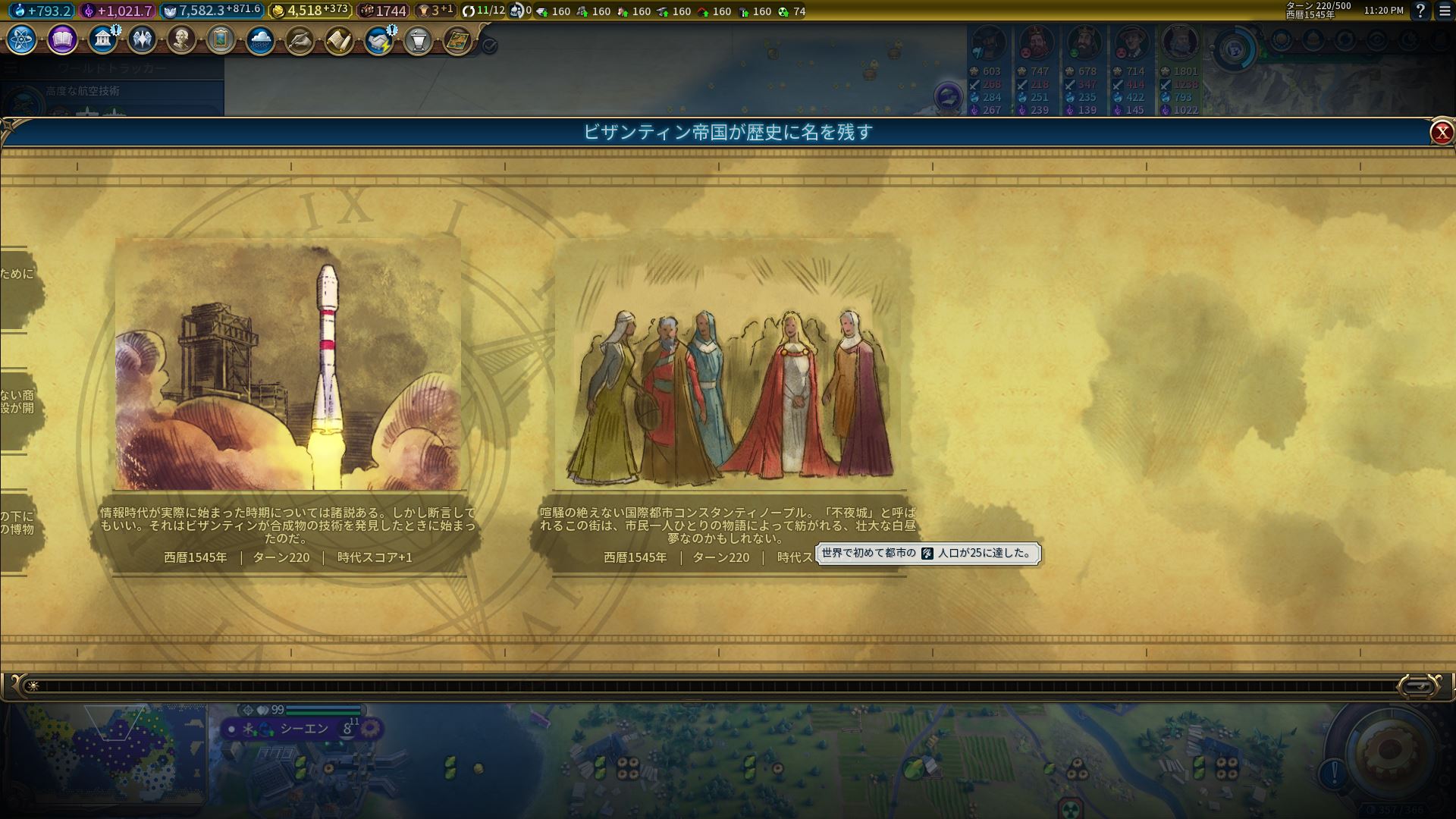The image size is (1456, 819).
Task: Open the technology tree atom icon
Action: (22, 39)
